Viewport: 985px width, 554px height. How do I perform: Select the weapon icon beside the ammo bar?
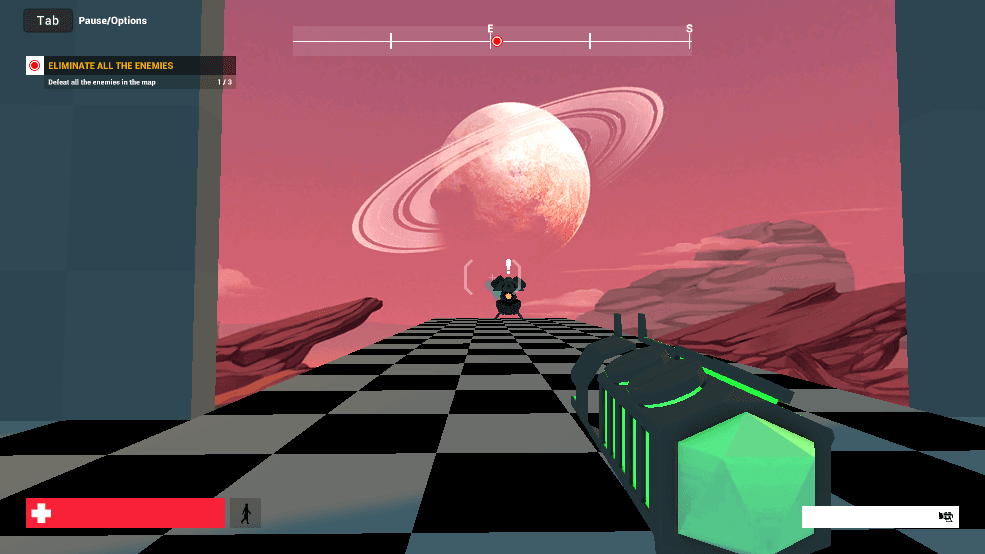[946, 517]
